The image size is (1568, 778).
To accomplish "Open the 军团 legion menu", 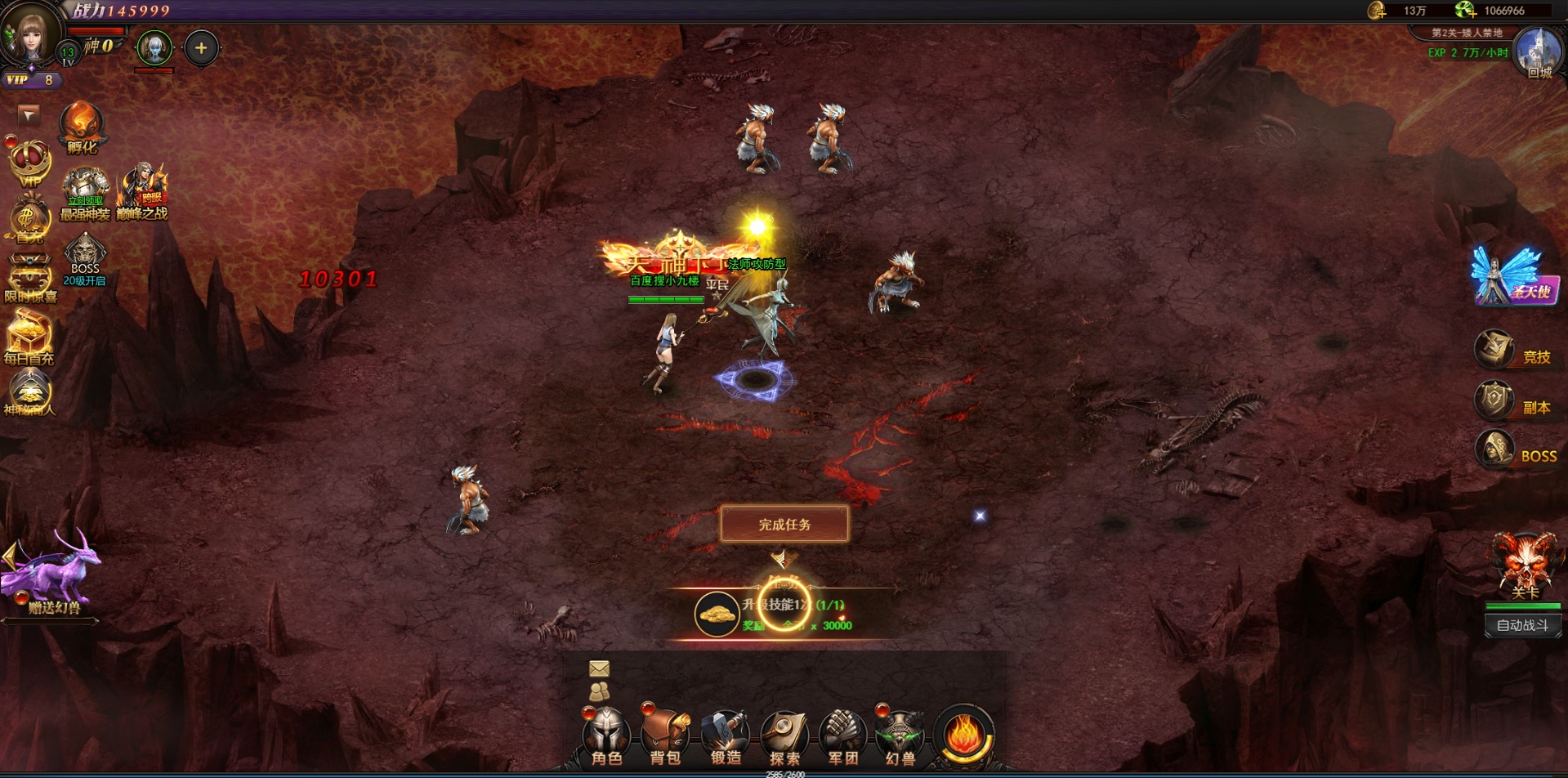I will coord(842,736).
